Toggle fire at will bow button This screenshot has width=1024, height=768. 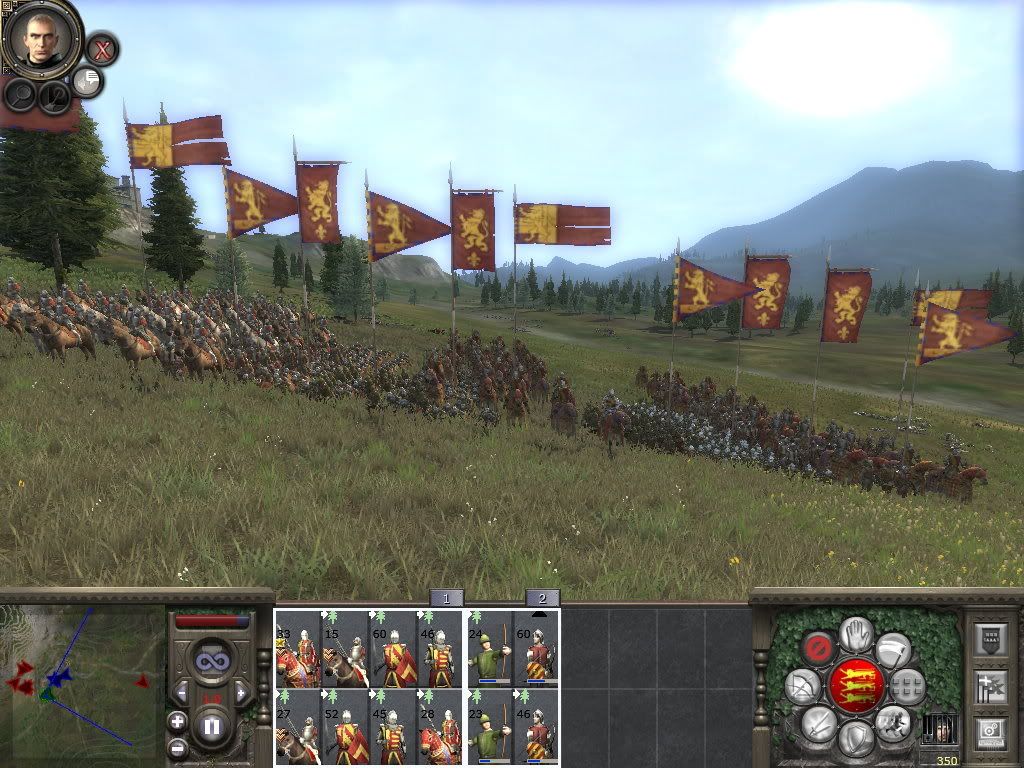coord(803,686)
